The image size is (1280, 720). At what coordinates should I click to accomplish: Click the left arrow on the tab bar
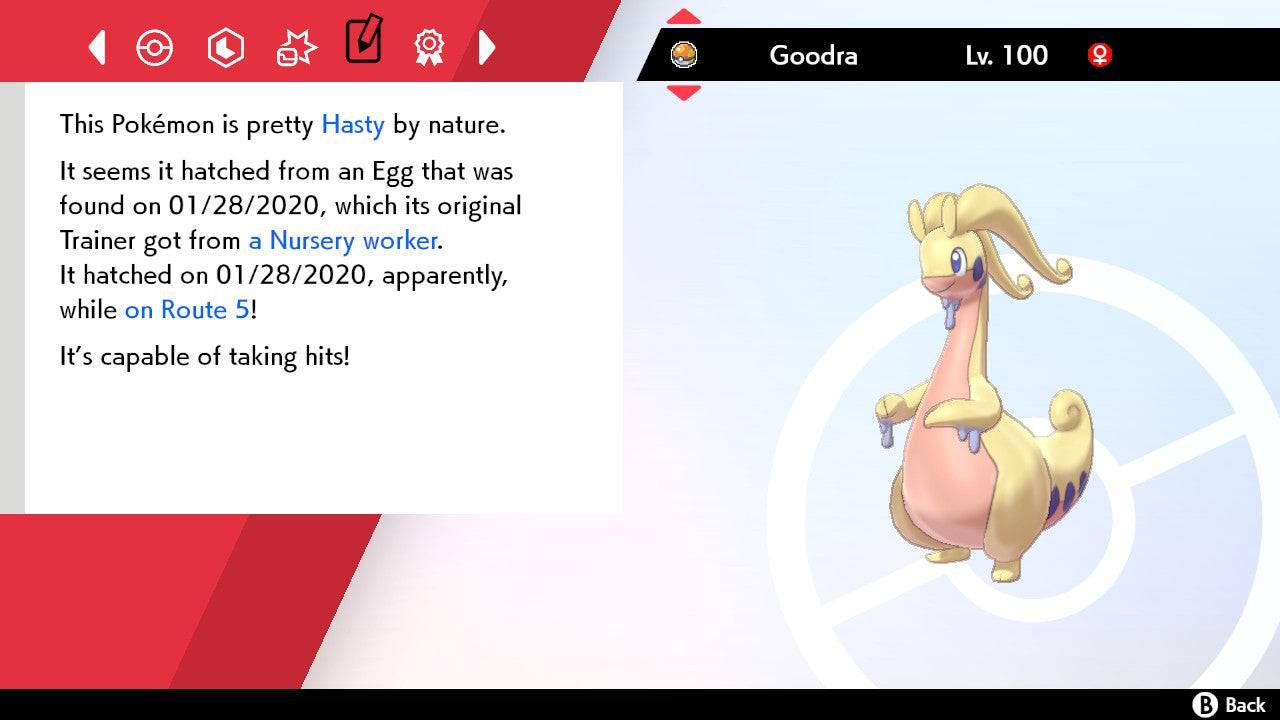96,47
